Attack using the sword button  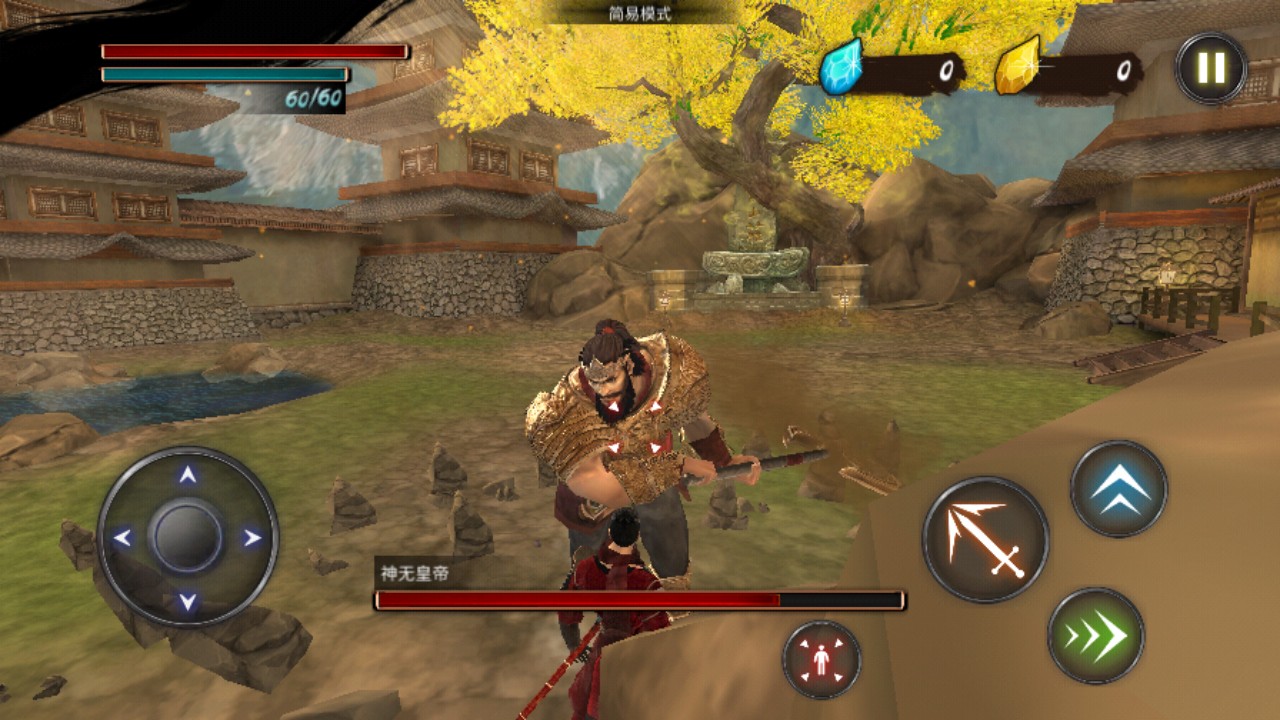coord(985,539)
